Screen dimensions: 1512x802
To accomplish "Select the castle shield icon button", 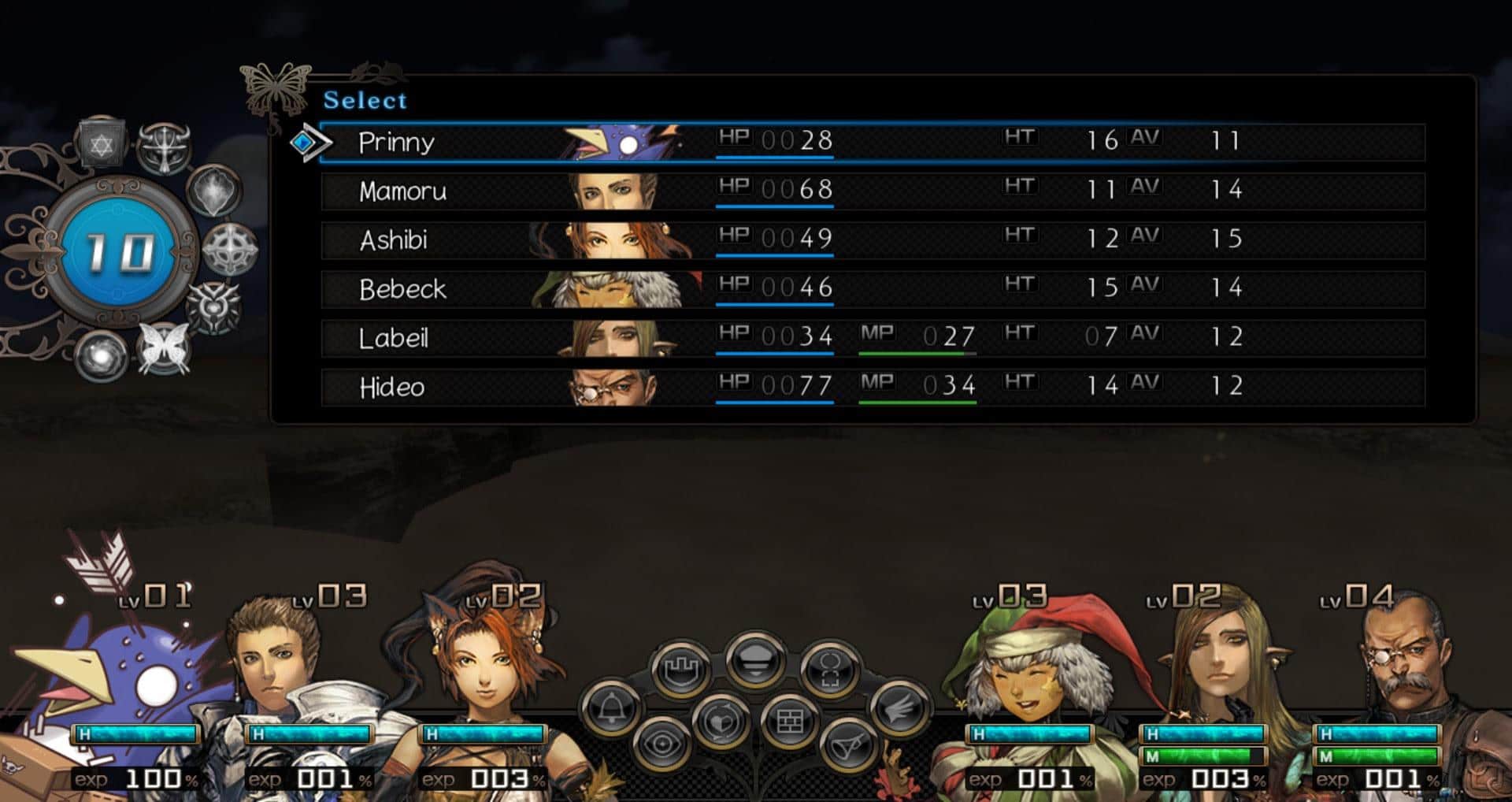I will click(681, 670).
